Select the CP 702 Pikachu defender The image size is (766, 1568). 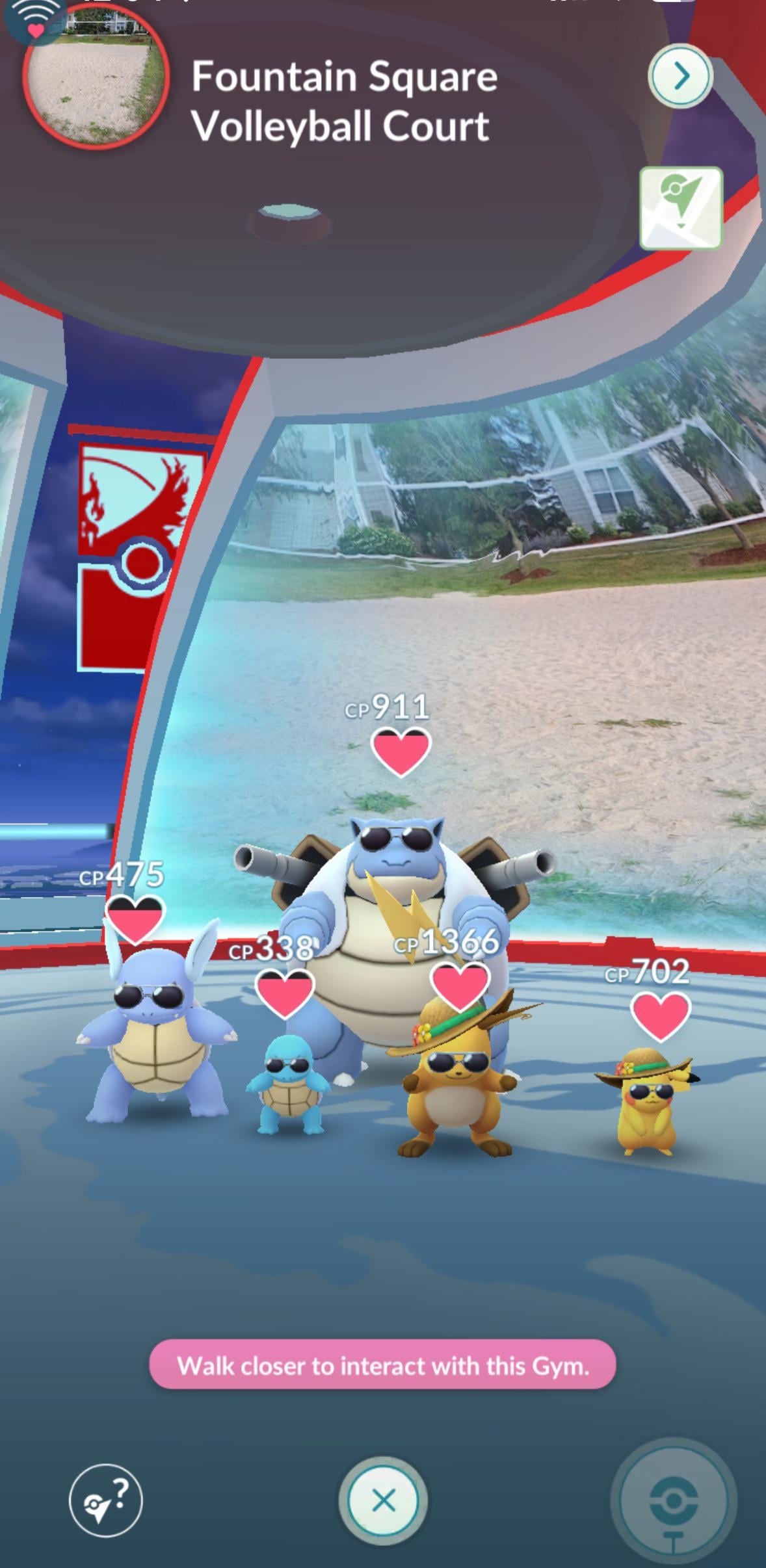[647, 1099]
